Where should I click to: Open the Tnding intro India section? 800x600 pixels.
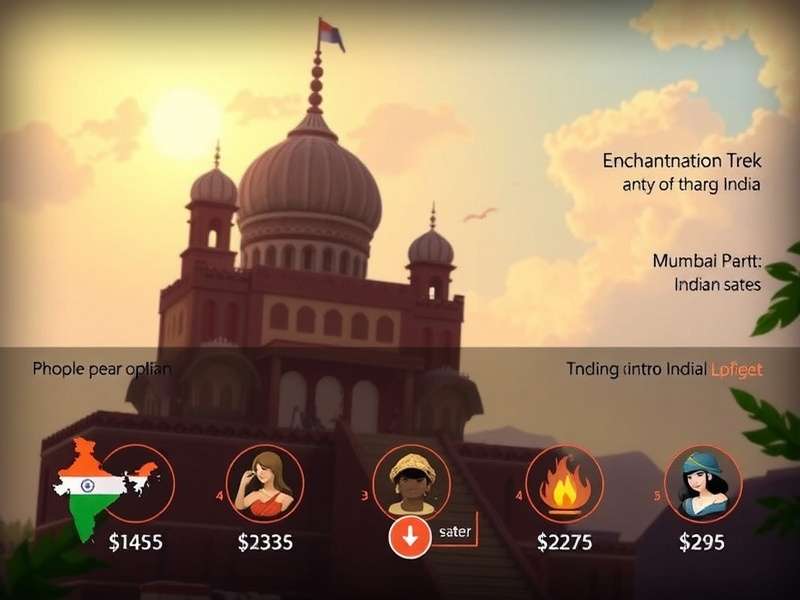point(664,369)
